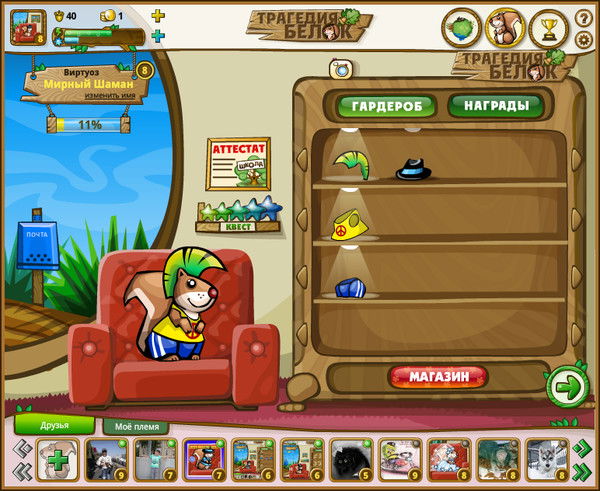Switch to the Моё племя tab
The height and width of the screenshot is (491, 600).
coord(135,426)
